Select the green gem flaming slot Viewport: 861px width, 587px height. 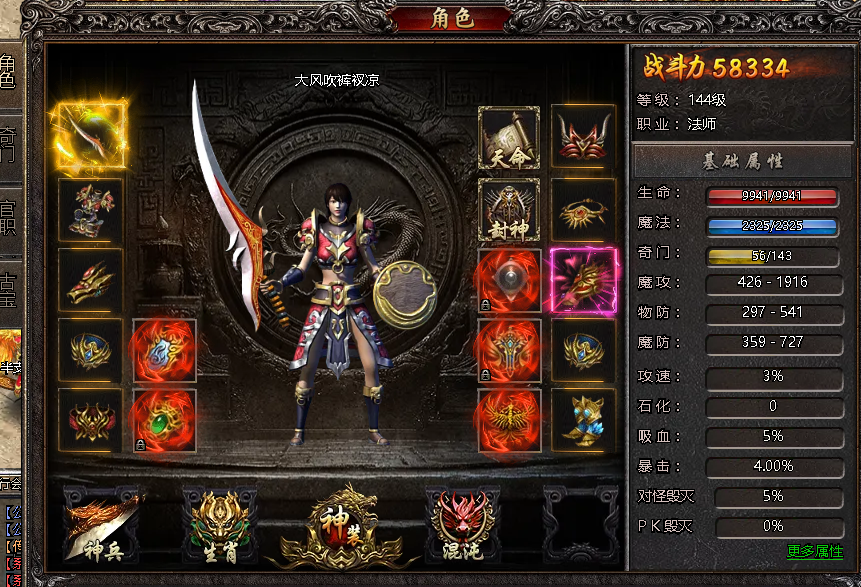(164, 420)
